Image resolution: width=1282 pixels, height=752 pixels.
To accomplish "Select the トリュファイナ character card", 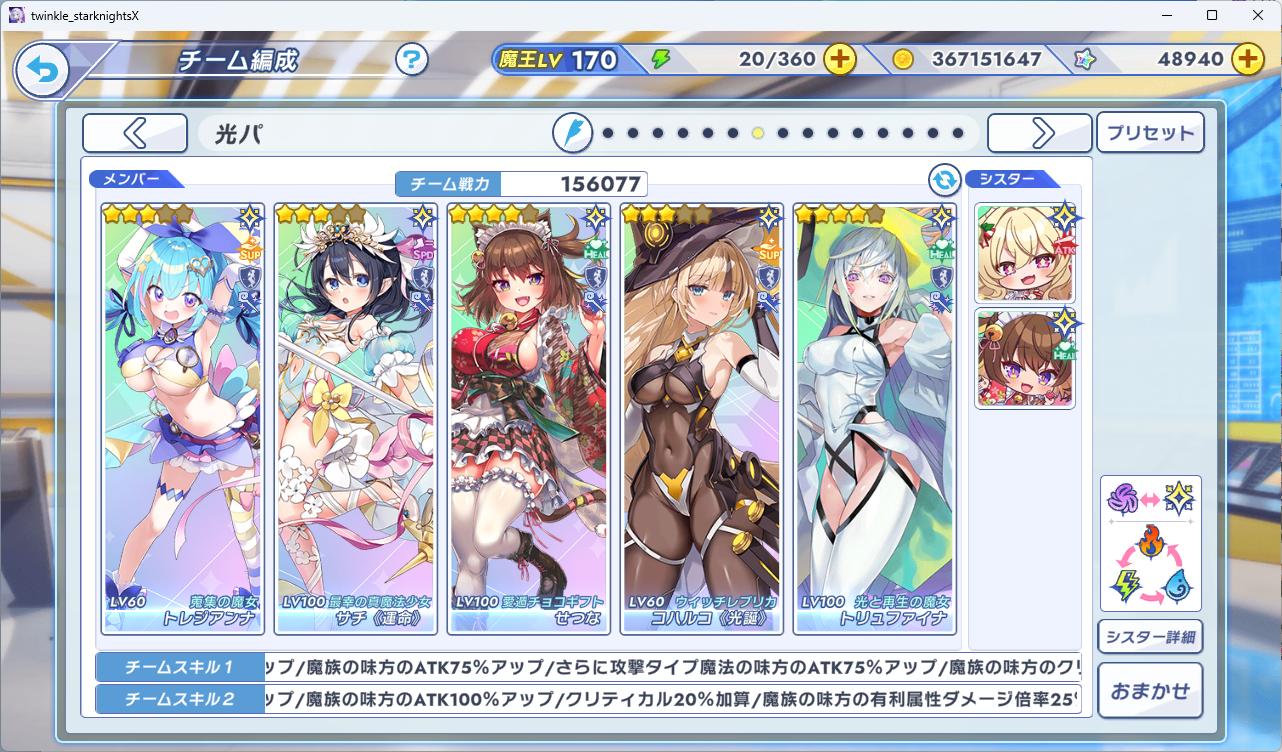I will (874, 420).
